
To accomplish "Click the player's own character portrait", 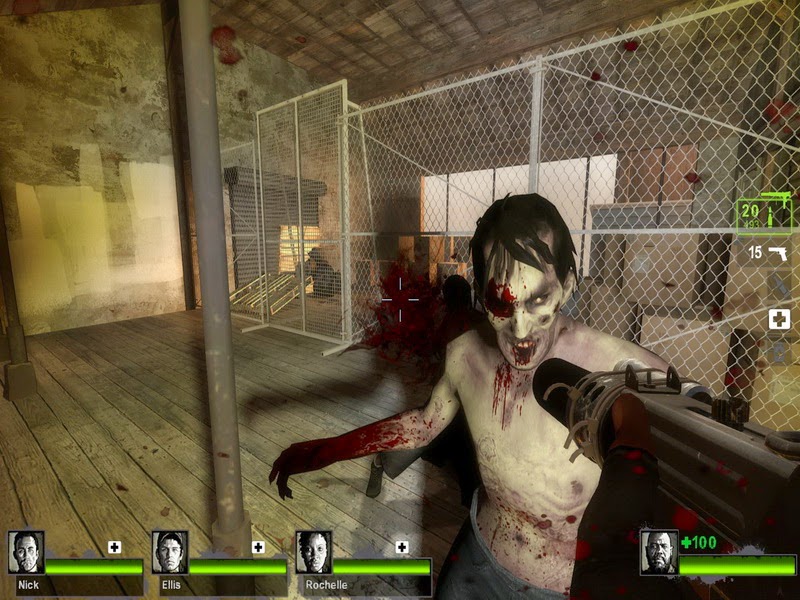I will click(x=659, y=551).
